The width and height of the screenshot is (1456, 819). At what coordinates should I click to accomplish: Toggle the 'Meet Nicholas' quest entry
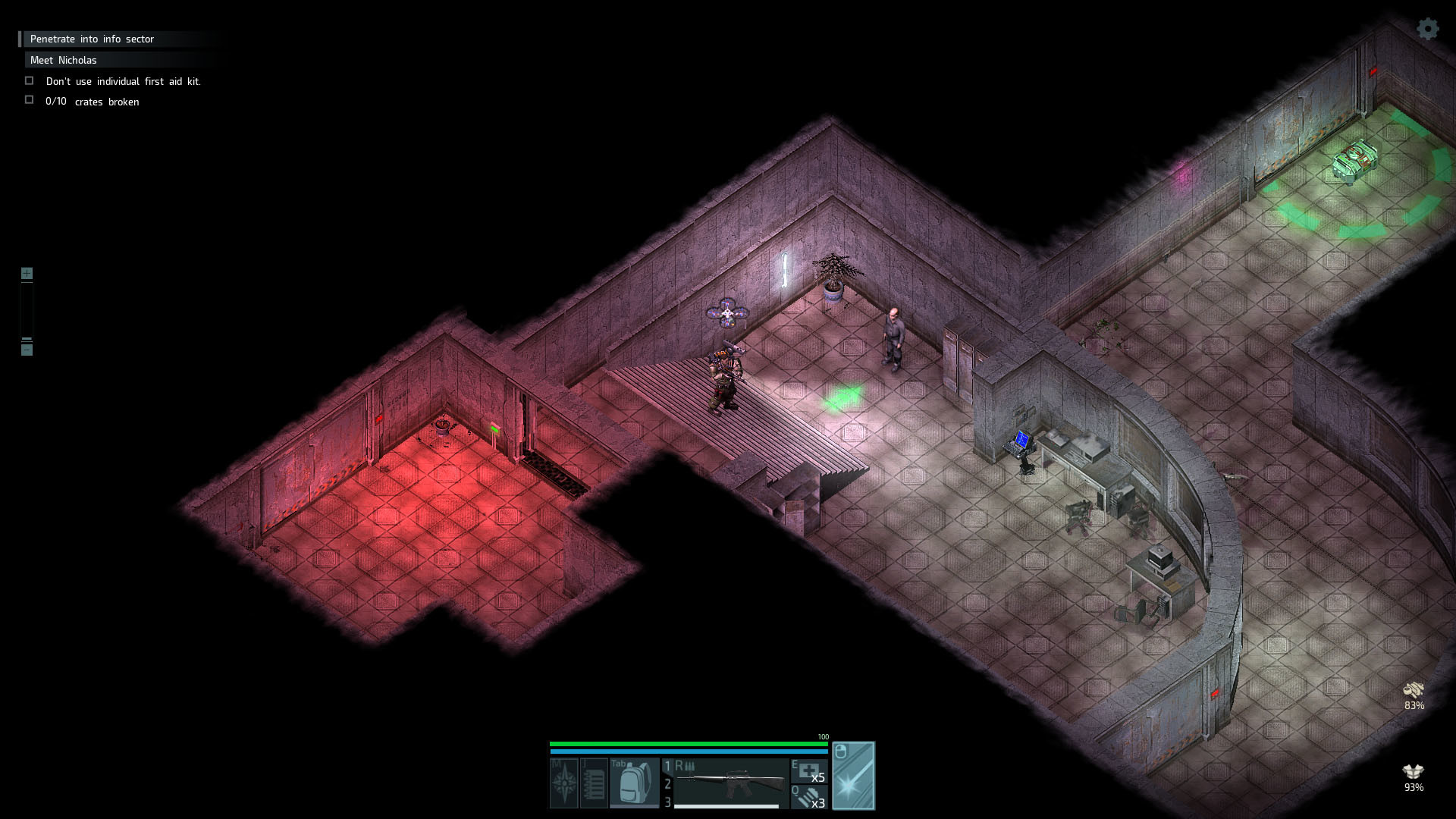coord(62,60)
